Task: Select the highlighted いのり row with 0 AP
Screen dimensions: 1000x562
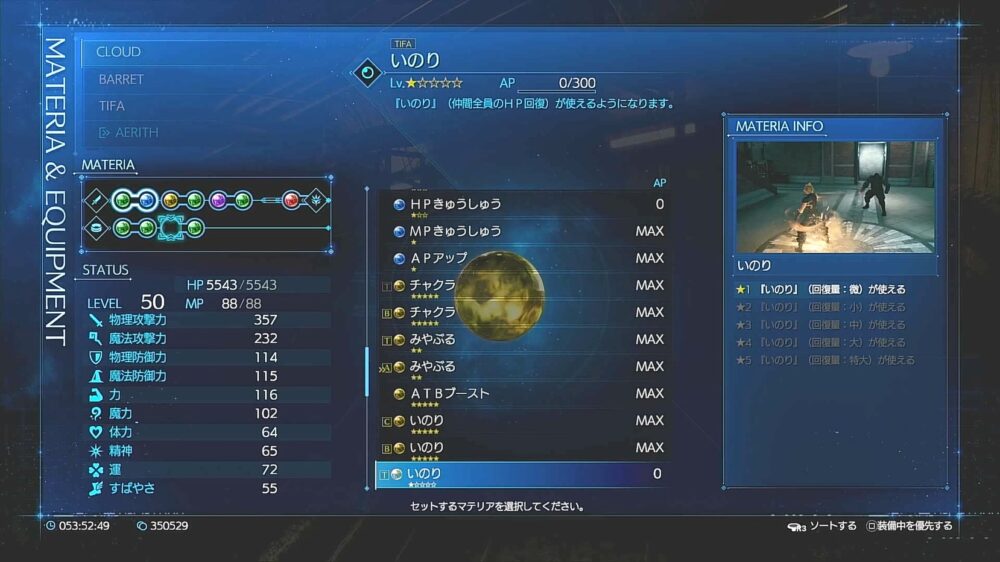Action: point(520,474)
